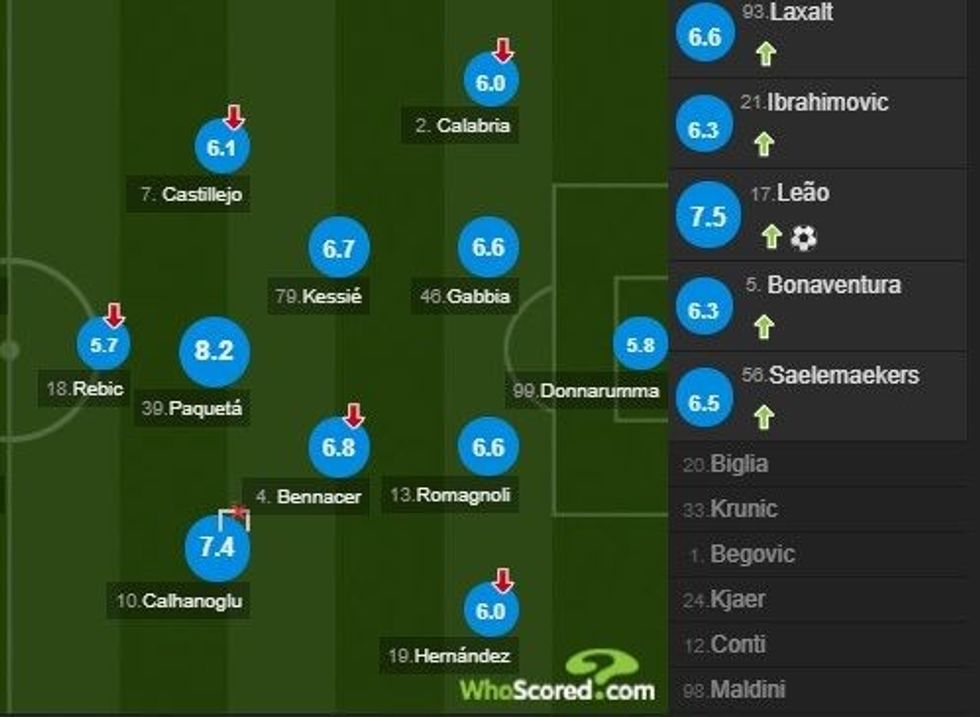Select Hernández's rating bubble
Image resolution: width=980 pixels, height=717 pixels.
[490, 609]
